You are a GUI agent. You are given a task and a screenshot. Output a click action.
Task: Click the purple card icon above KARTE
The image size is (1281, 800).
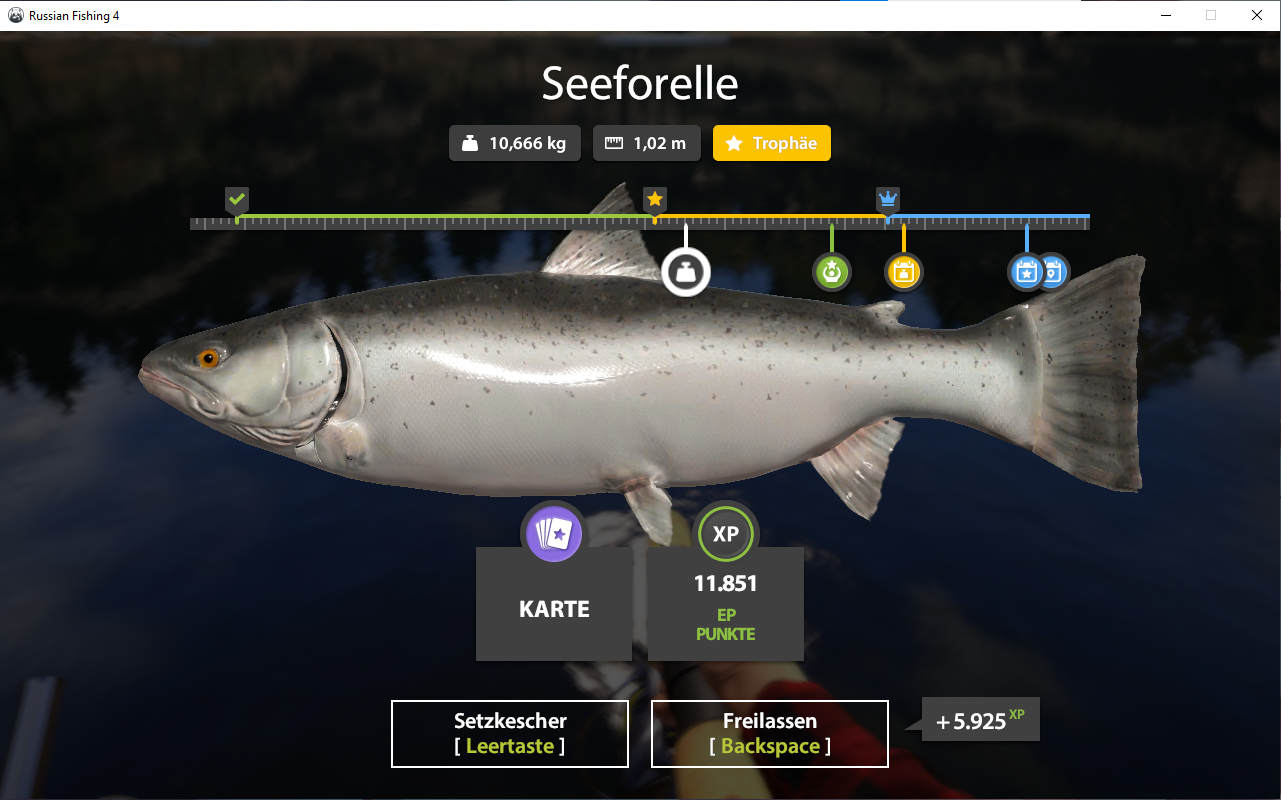[x=553, y=534]
